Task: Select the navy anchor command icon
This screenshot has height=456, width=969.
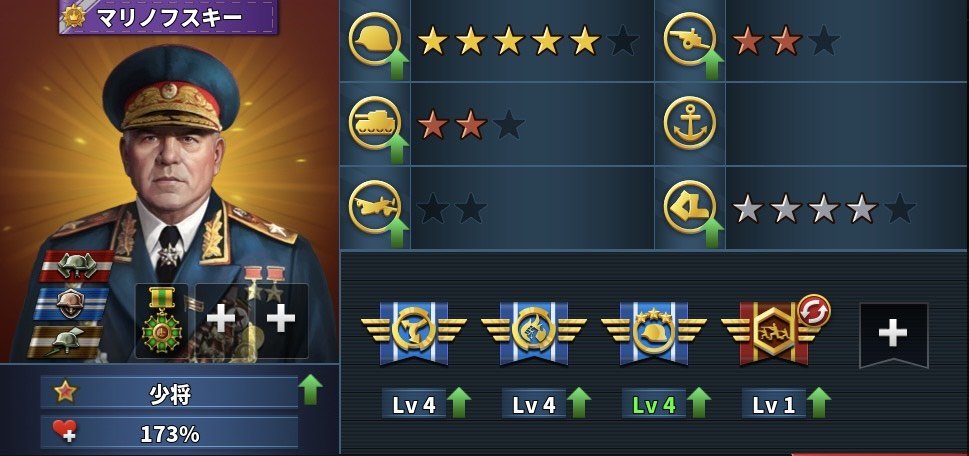Action: [689, 124]
